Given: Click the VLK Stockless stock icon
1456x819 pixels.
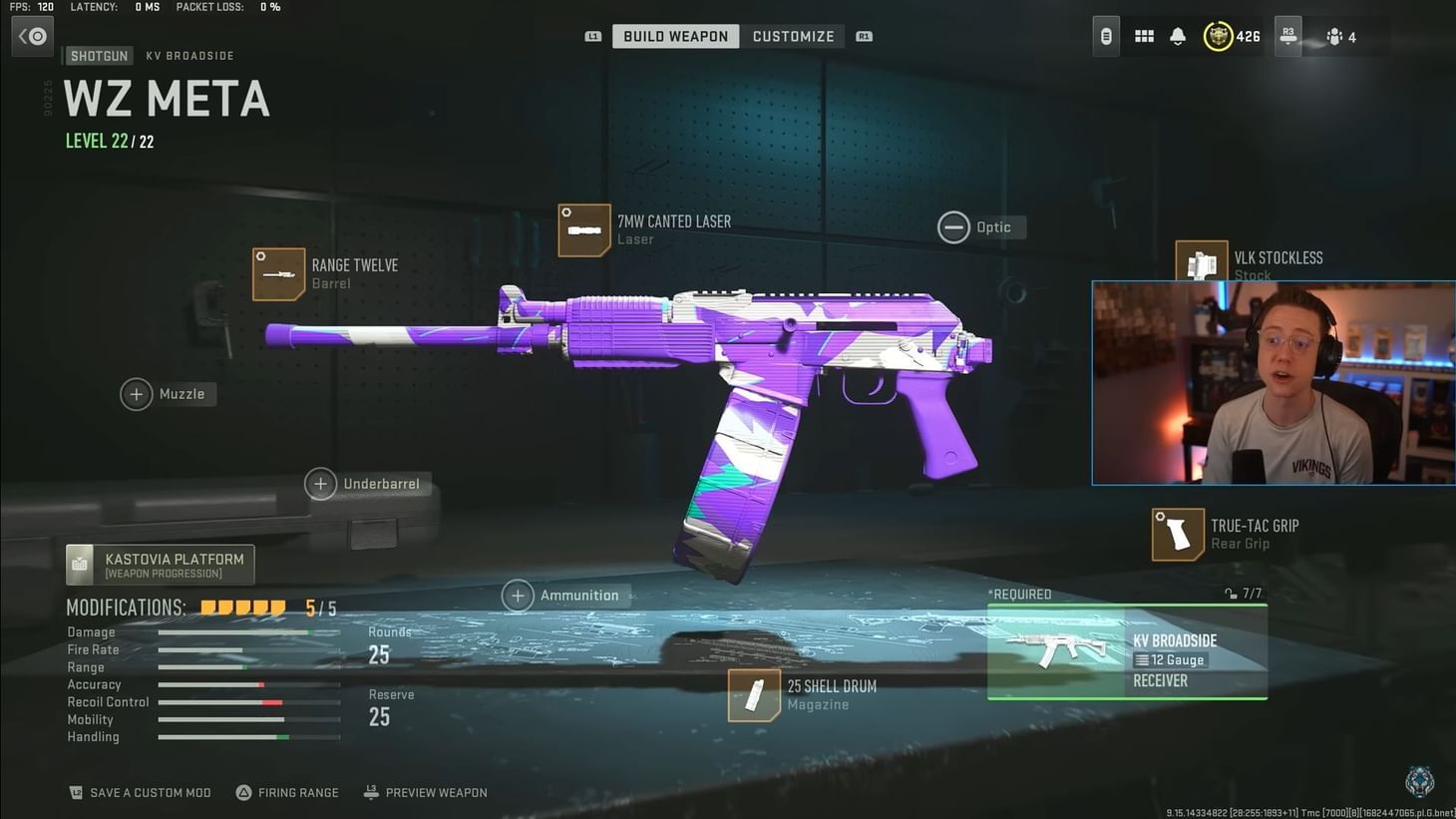Looking at the screenshot, I should point(1202,264).
